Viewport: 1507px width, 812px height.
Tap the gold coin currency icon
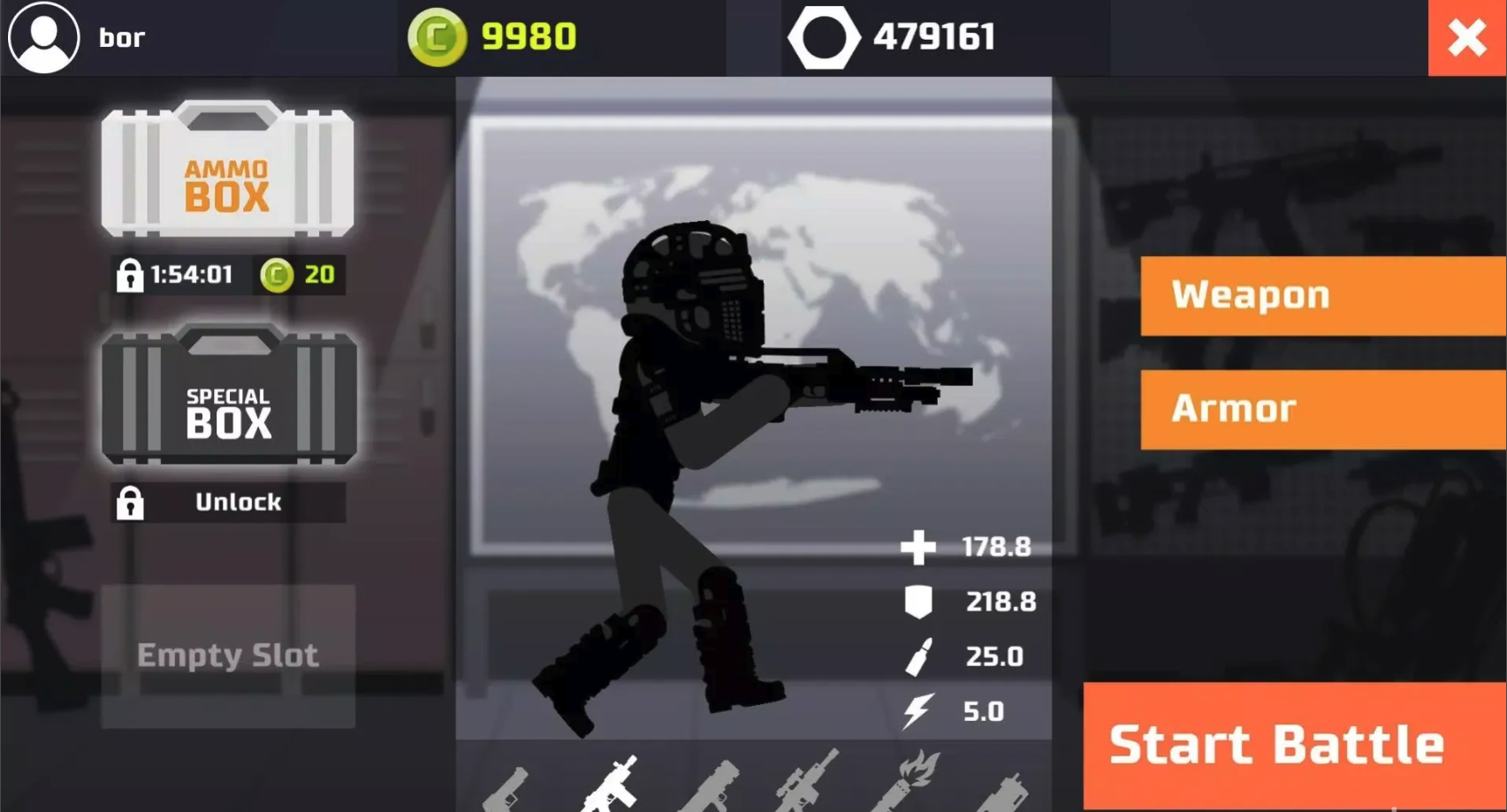coord(437,37)
